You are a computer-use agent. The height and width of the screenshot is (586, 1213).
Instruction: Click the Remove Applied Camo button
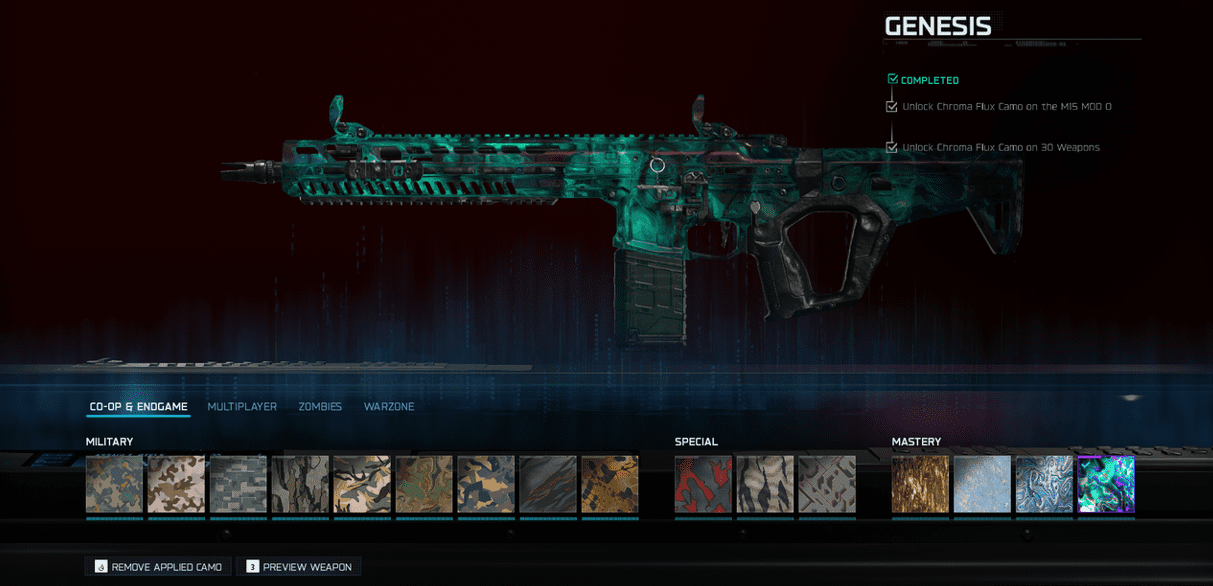coord(158,567)
